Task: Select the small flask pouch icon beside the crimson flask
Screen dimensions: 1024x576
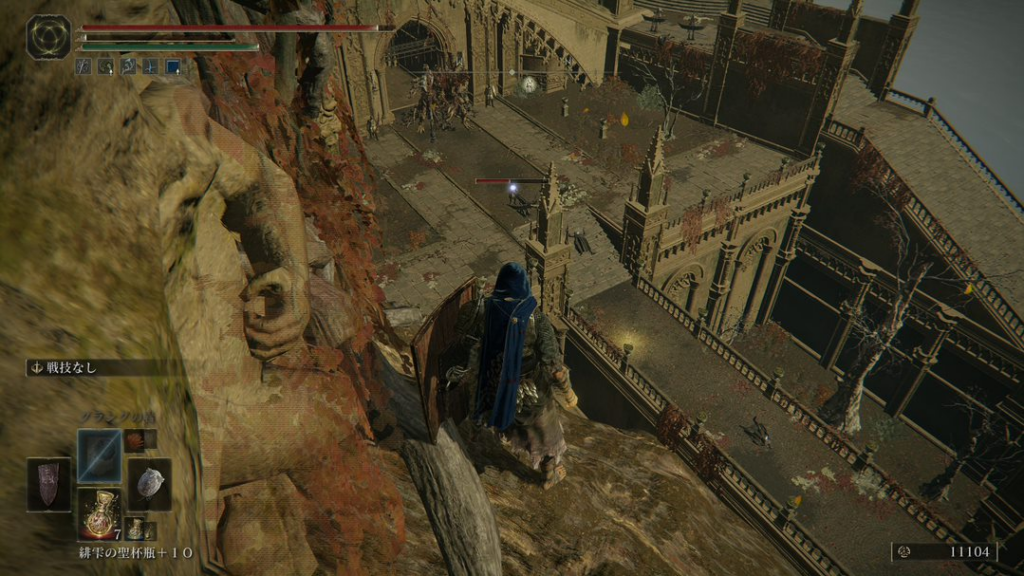Action: 134,528
